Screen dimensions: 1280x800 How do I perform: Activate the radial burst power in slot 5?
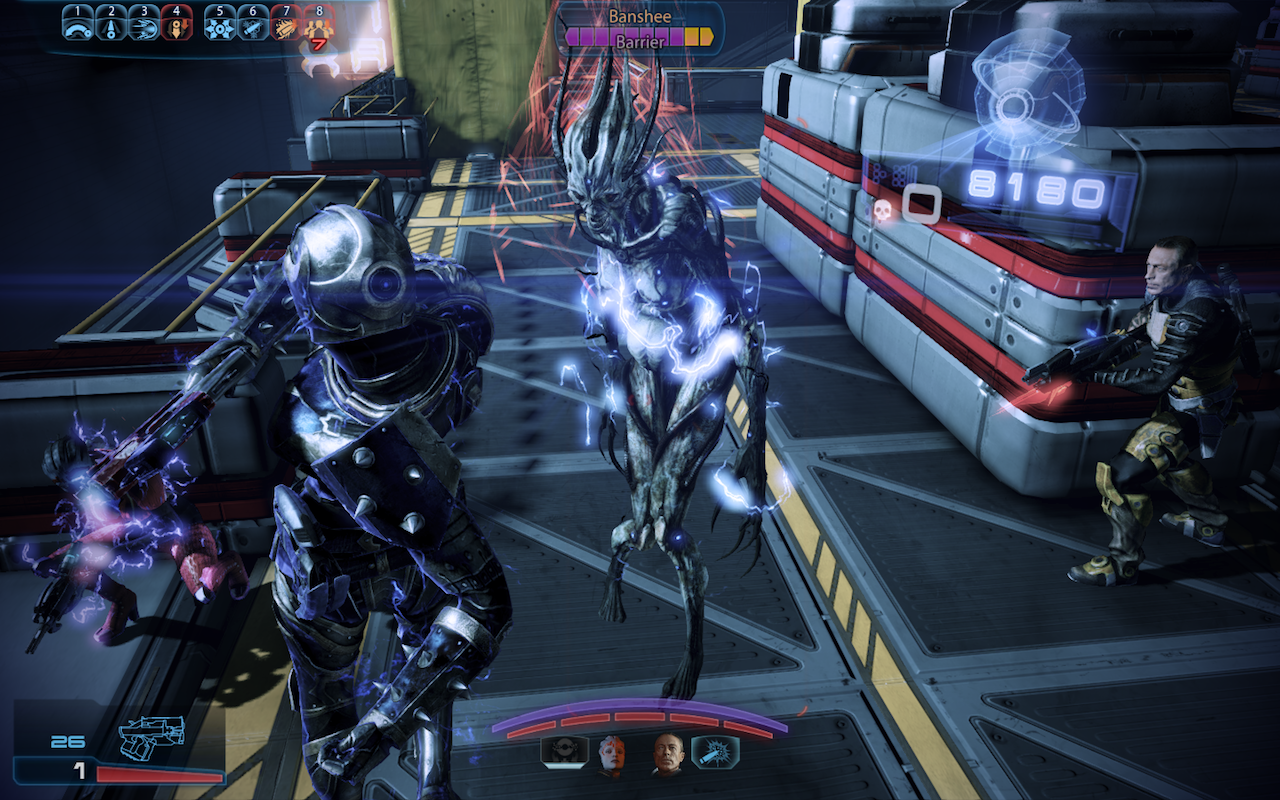click(220, 25)
